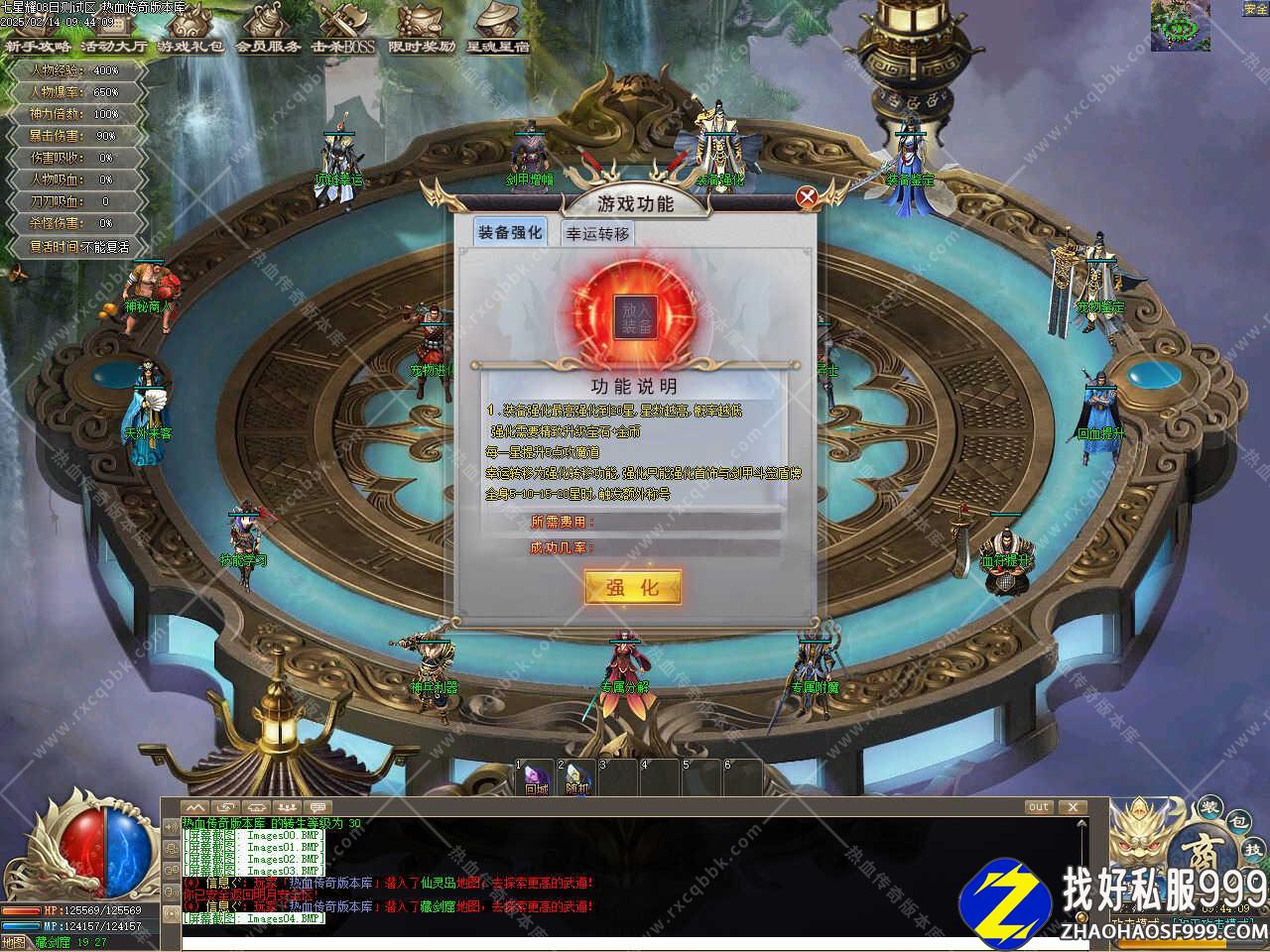Click the minimap in the corner
Viewport: 1270px width, 952px height.
1180,25
